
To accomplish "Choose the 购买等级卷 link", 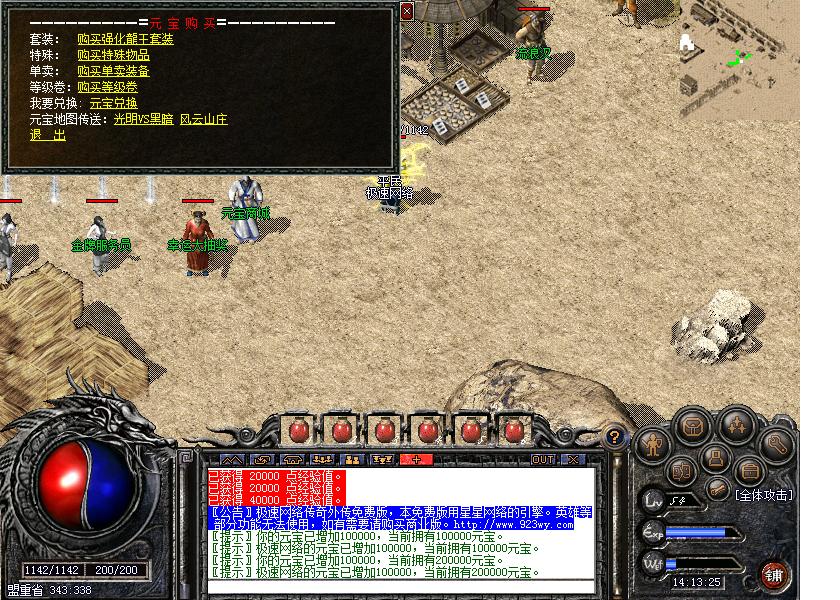I will click(107, 87).
